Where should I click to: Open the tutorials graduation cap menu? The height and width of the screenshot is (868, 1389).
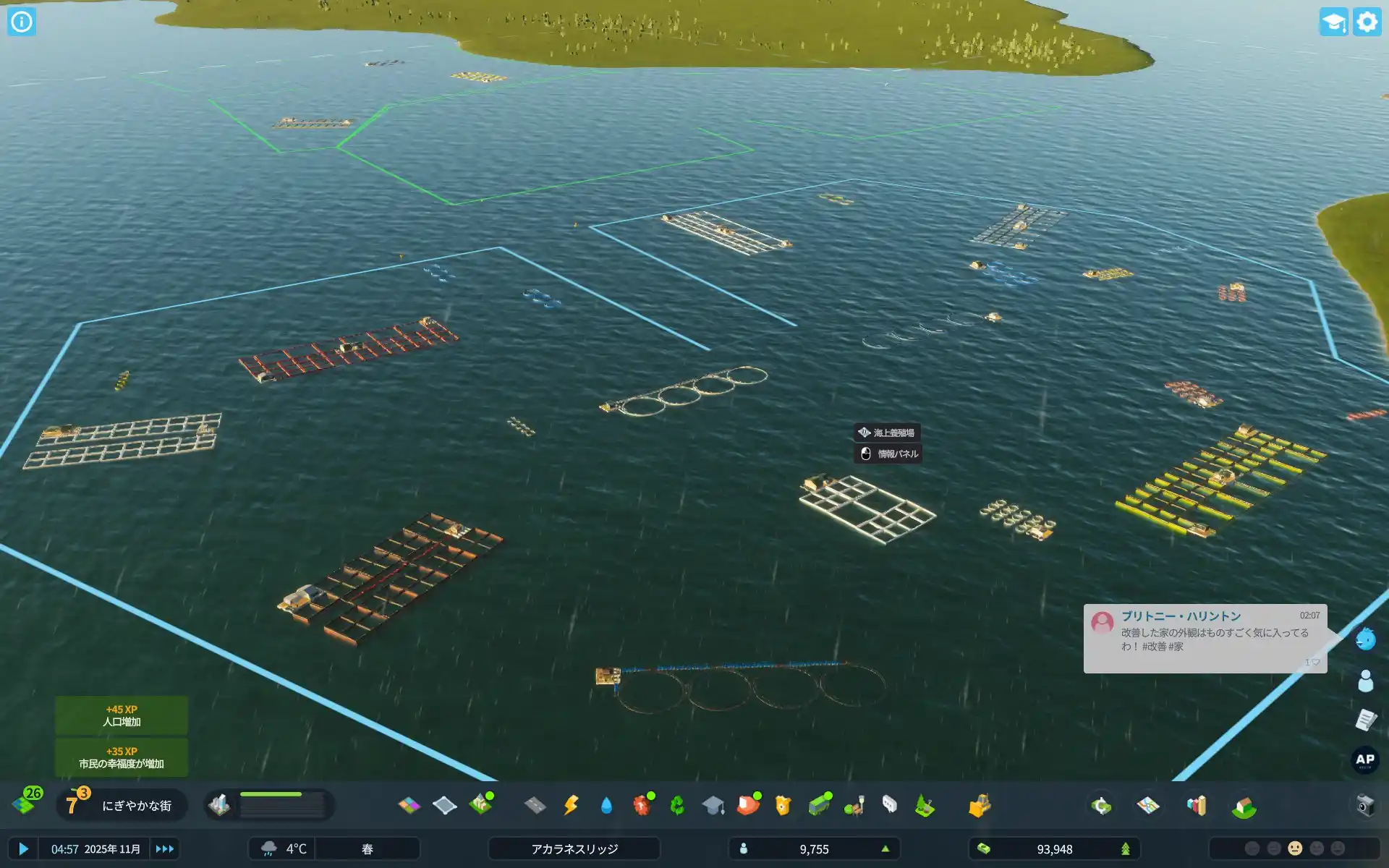pyautogui.click(x=1333, y=22)
